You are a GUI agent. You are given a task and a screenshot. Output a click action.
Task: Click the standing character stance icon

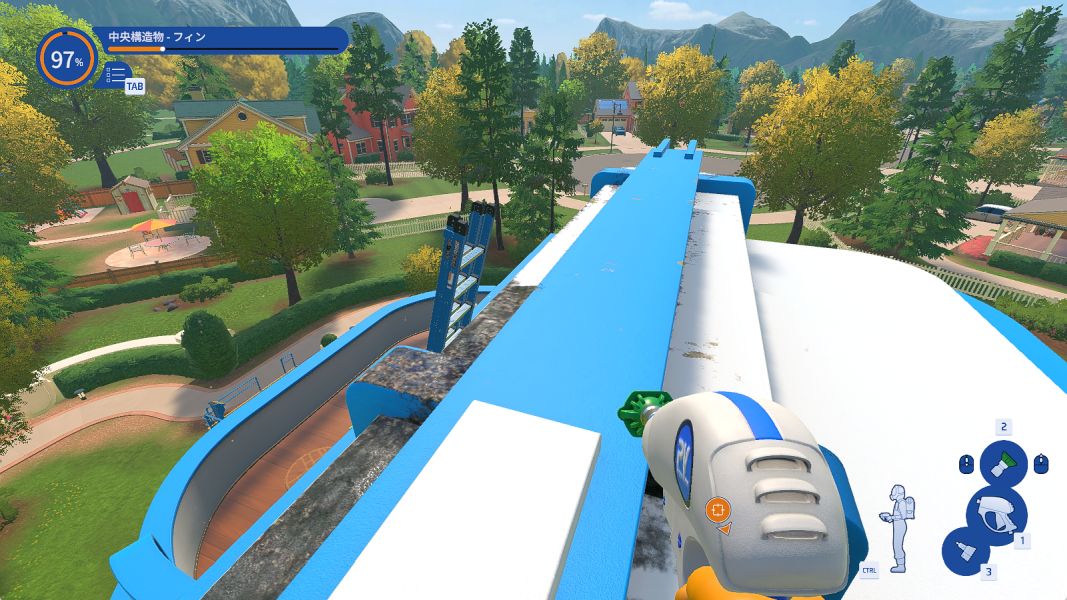pos(897,527)
